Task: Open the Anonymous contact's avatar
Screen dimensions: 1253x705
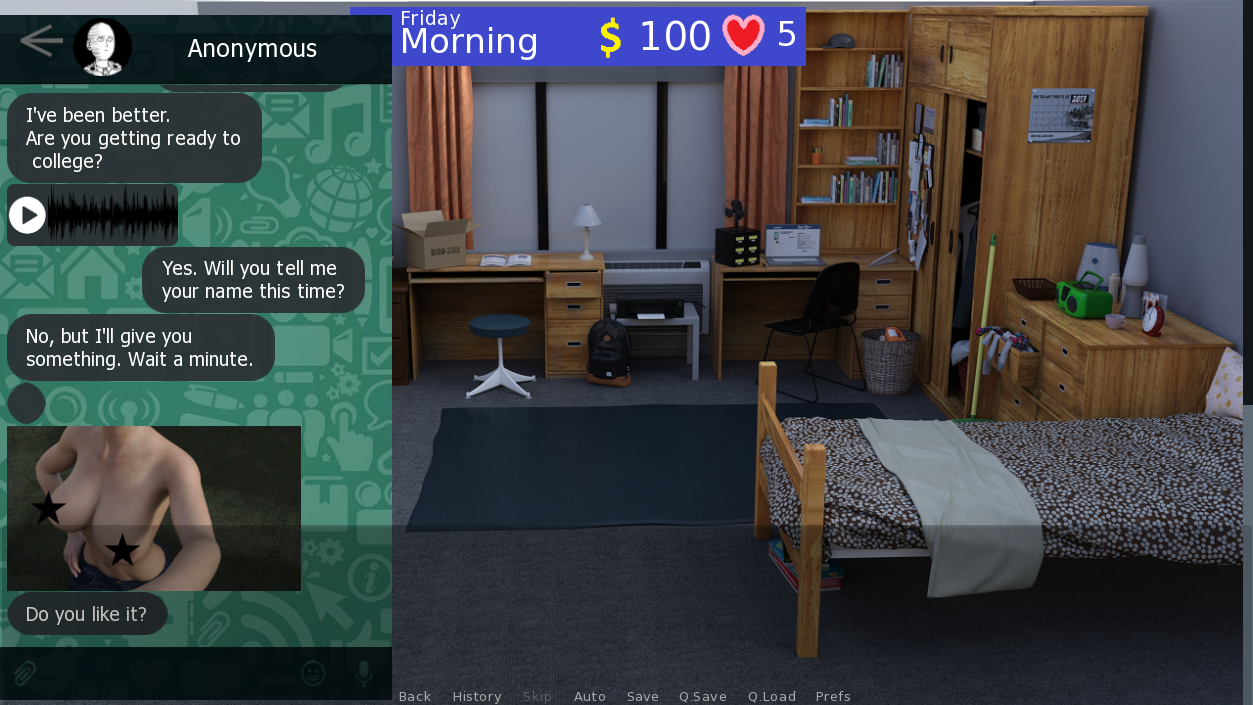Action: tap(102, 47)
